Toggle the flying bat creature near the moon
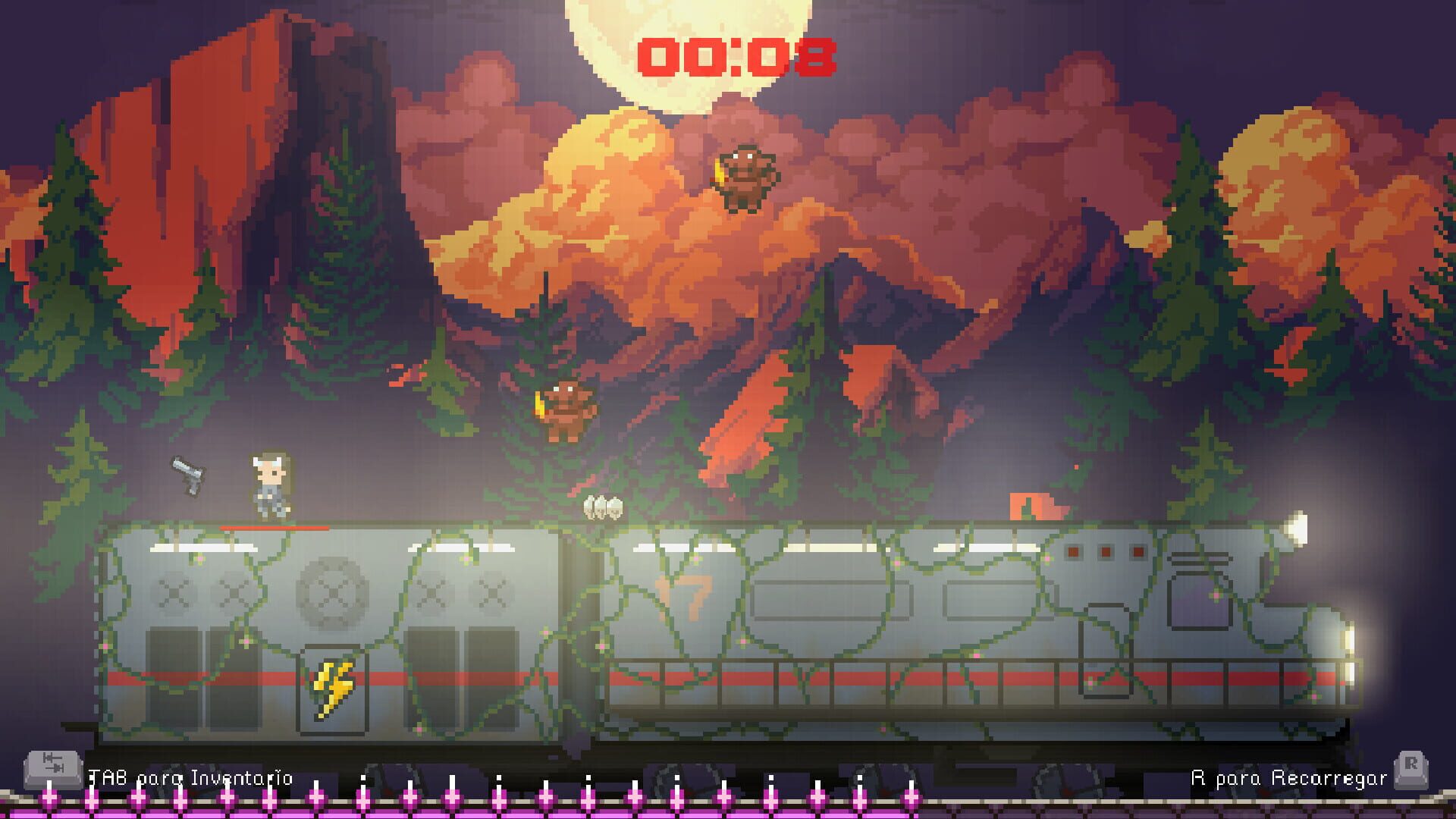Image resolution: width=1456 pixels, height=819 pixels. pyautogui.click(x=747, y=176)
